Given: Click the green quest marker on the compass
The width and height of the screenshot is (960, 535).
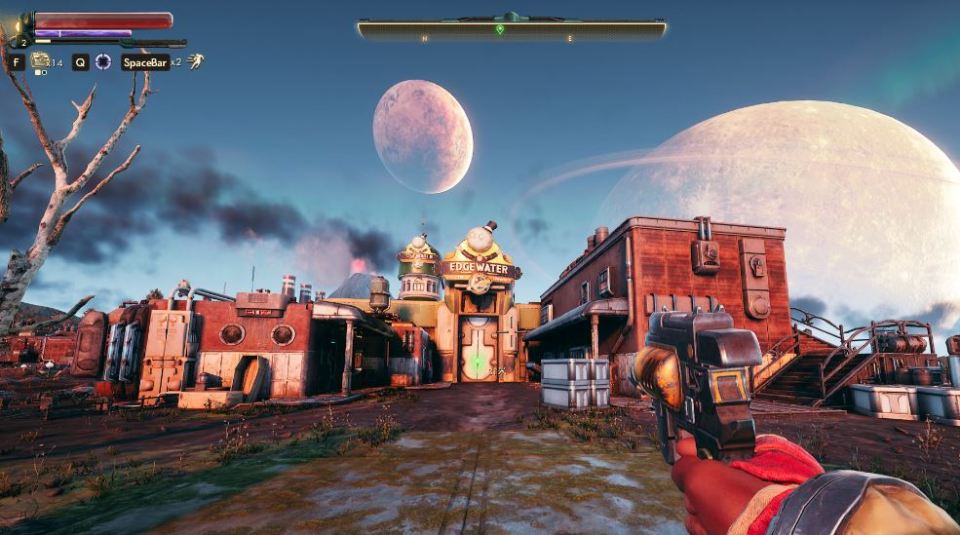Looking at the screenshot, I should click(x=500, y=29).
